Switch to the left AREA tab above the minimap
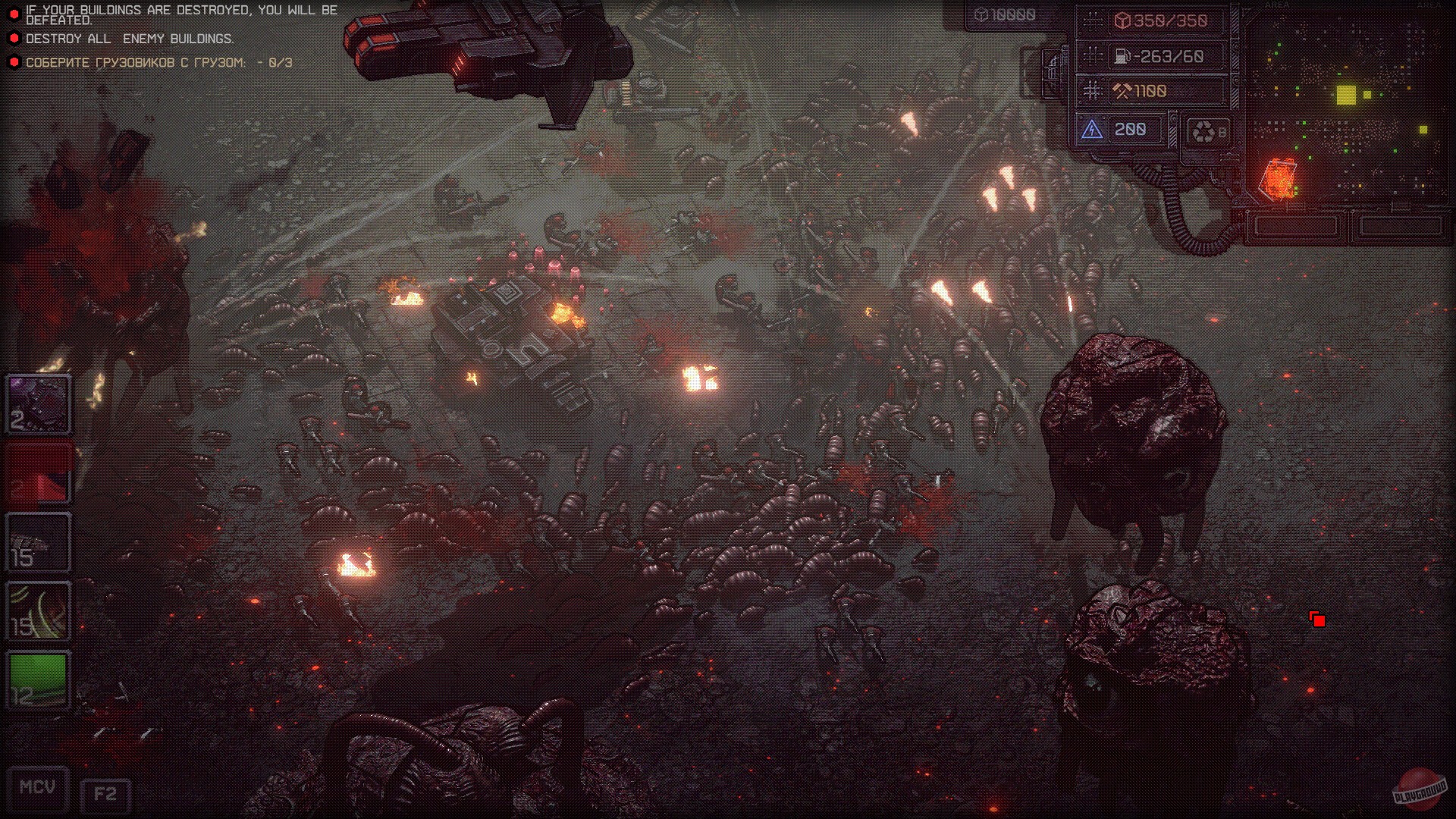The width and height of the screenshot is (1456, 819). pos(1276,5)
